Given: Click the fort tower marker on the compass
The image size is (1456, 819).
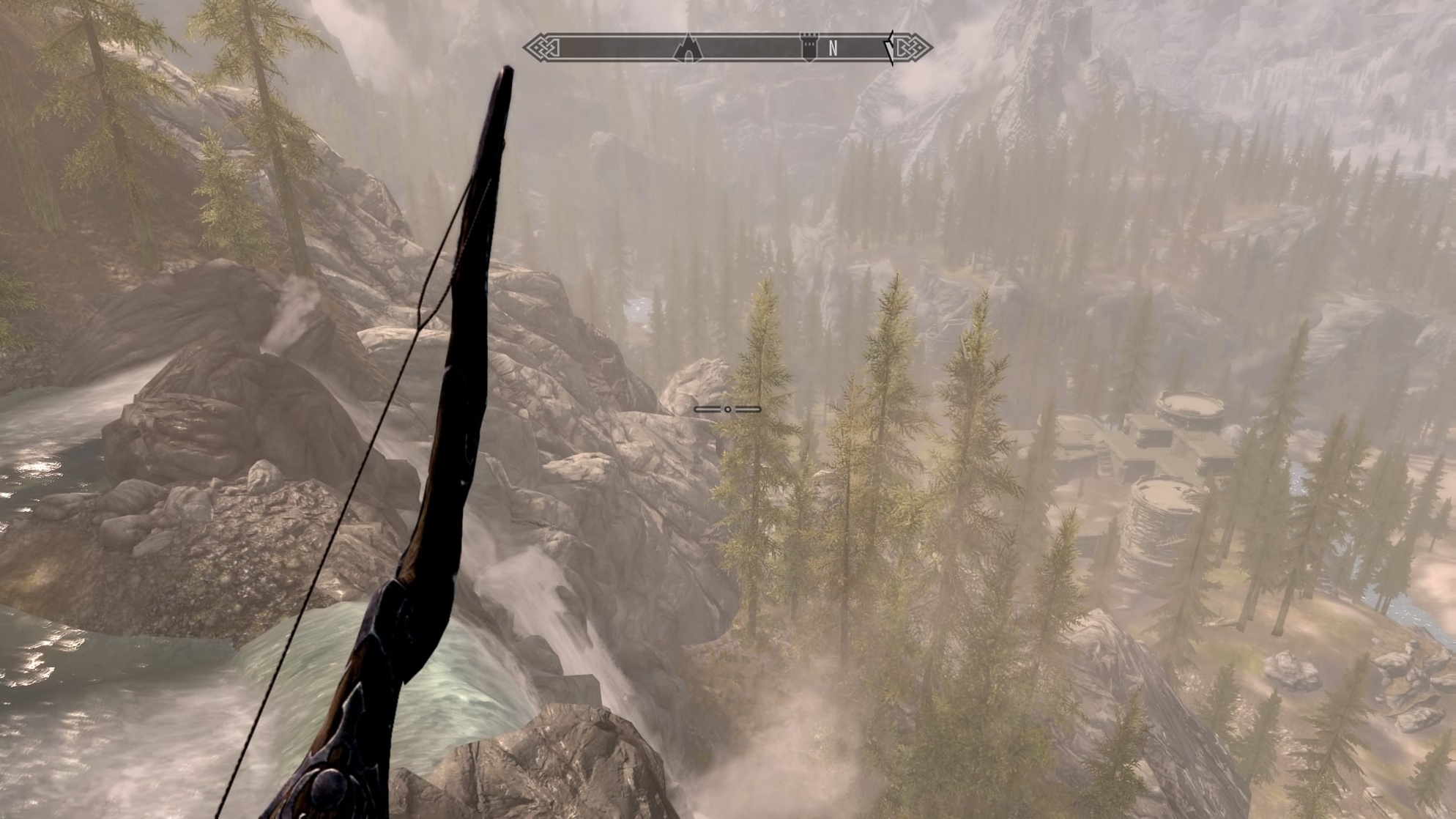Looking at the screenshot, I should click(x=809, y=46).
